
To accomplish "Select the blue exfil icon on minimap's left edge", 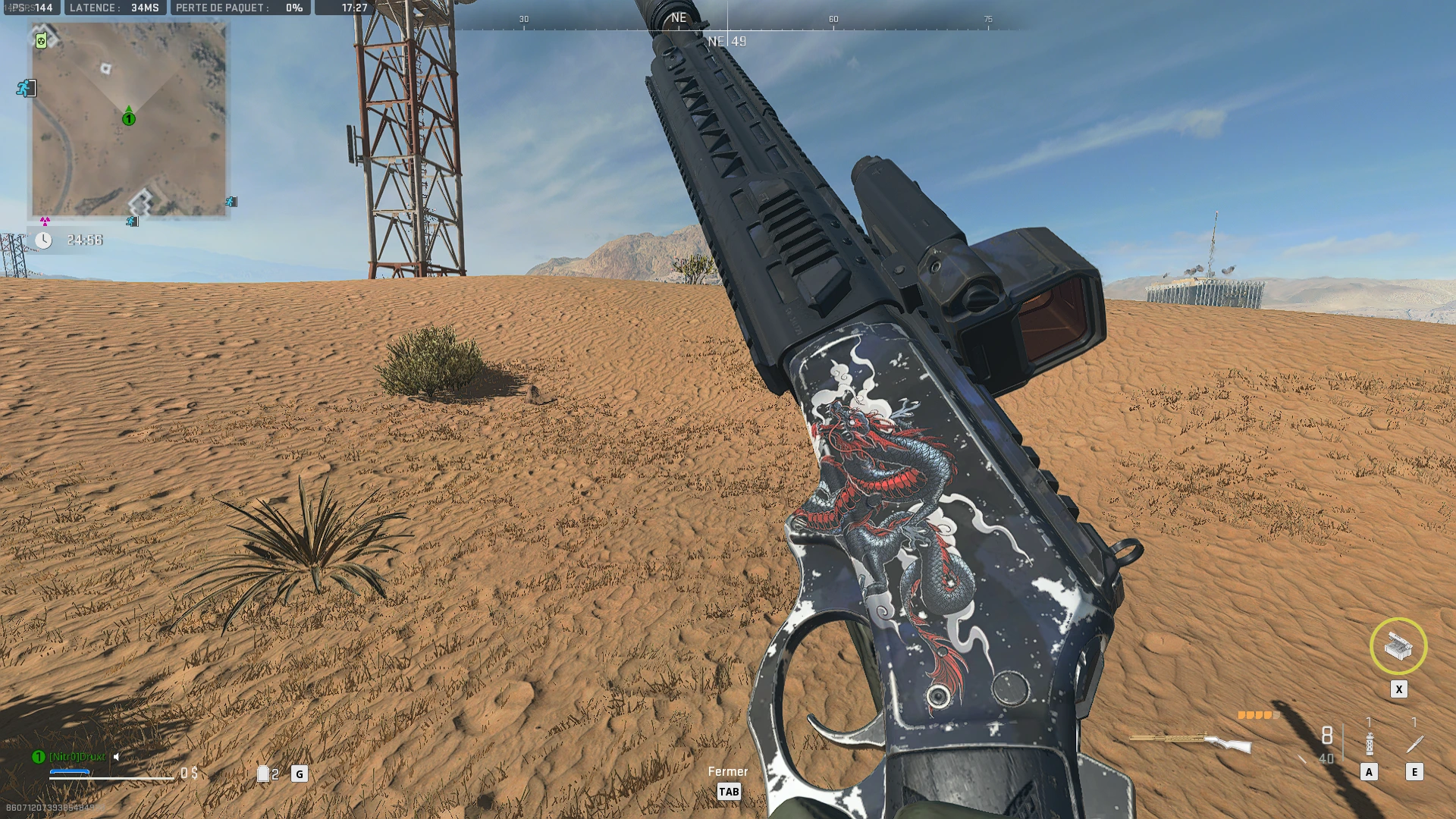I will coord(26,88).
